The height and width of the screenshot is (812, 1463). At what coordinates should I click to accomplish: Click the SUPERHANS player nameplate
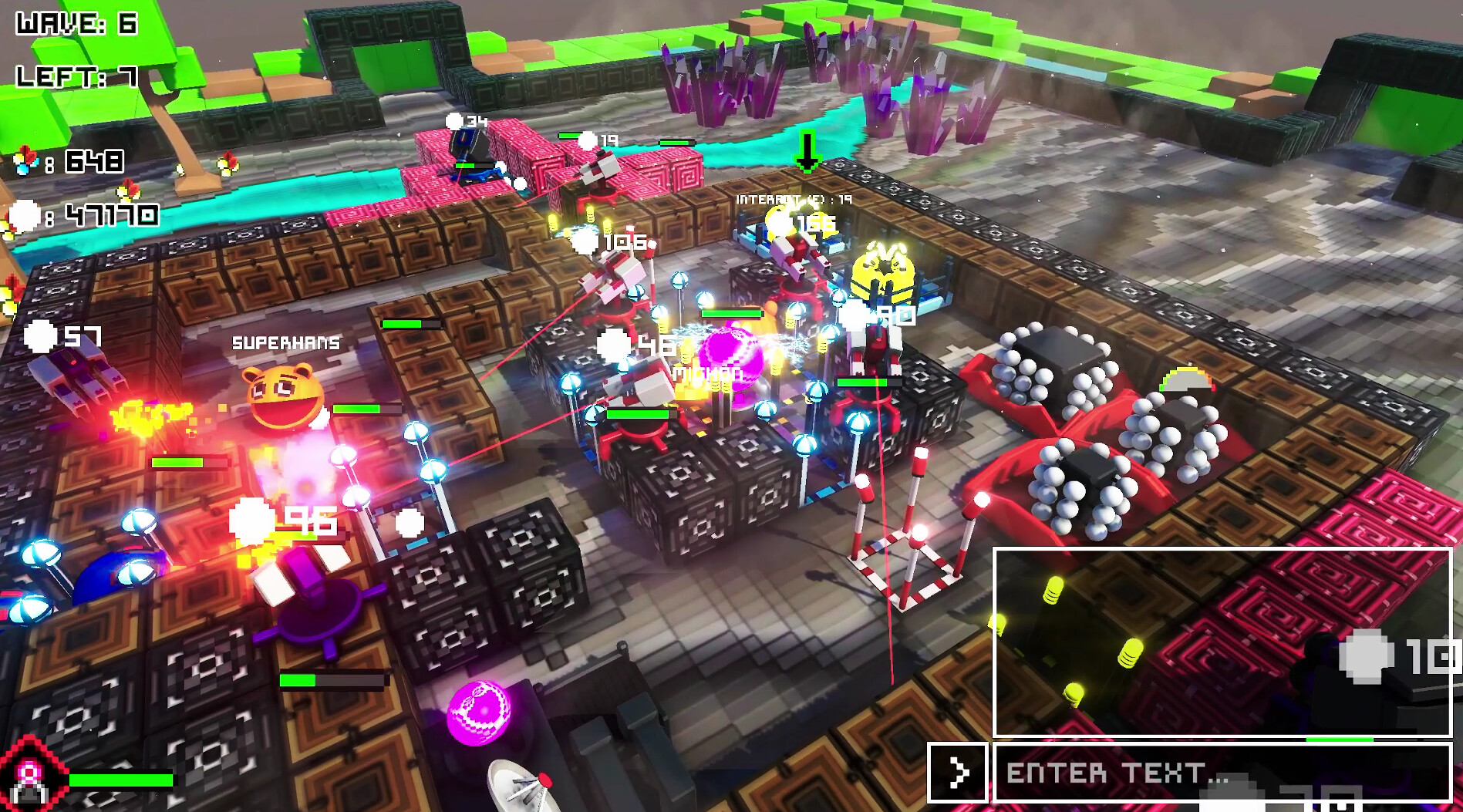[286, 344]
